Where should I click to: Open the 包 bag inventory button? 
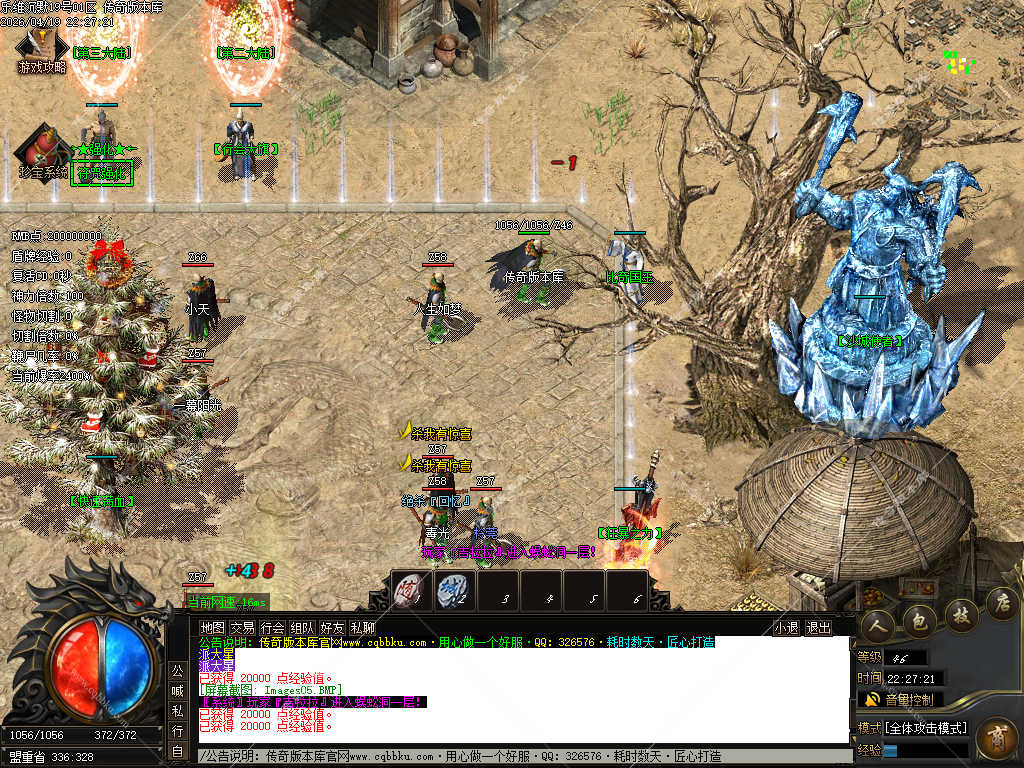tap(920, 621)
